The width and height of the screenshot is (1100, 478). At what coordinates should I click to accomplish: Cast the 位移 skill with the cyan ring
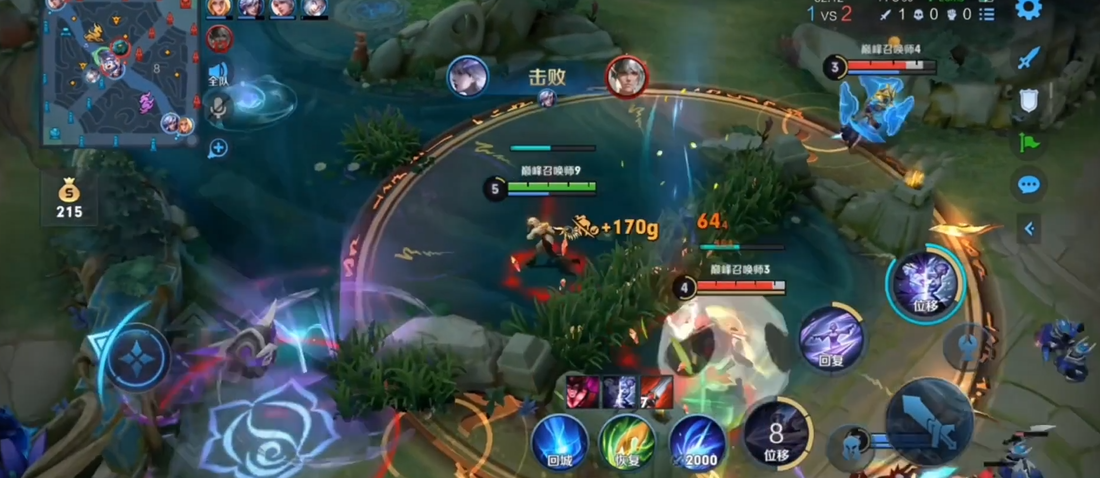[x=926, y=282]
